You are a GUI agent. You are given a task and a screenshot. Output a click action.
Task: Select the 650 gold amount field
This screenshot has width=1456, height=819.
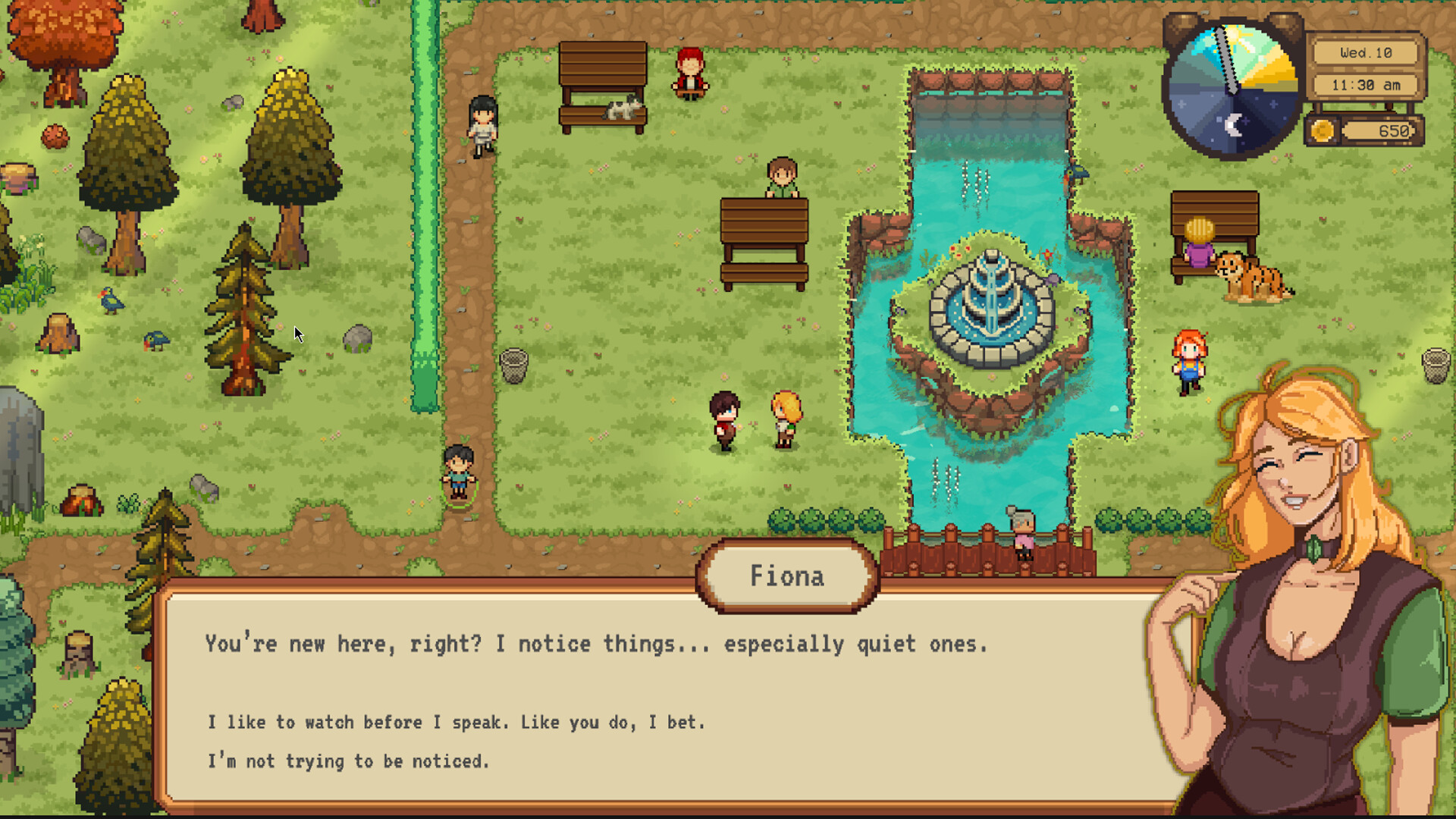coord(1380,129)
